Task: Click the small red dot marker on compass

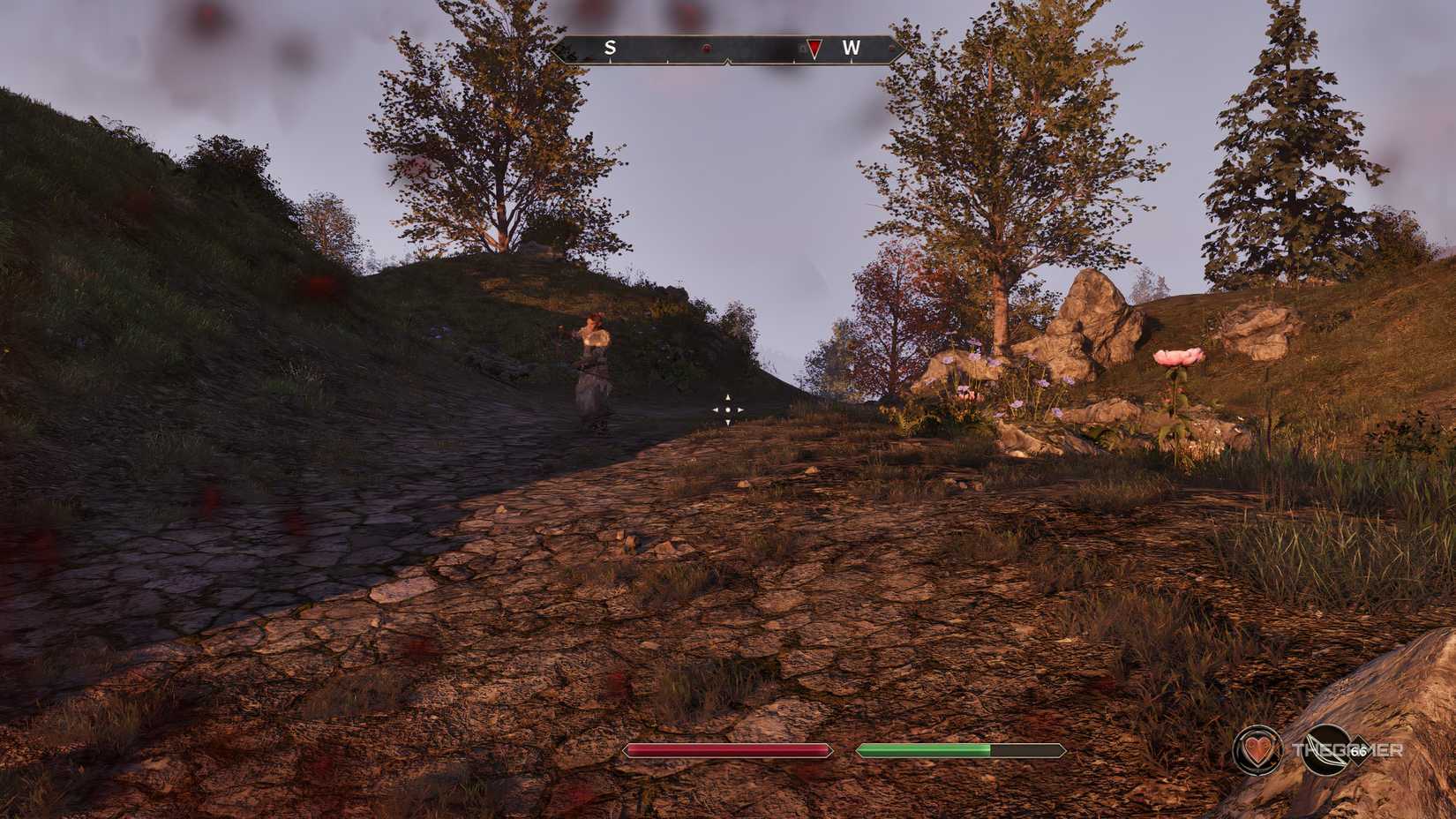Action: 706,49
